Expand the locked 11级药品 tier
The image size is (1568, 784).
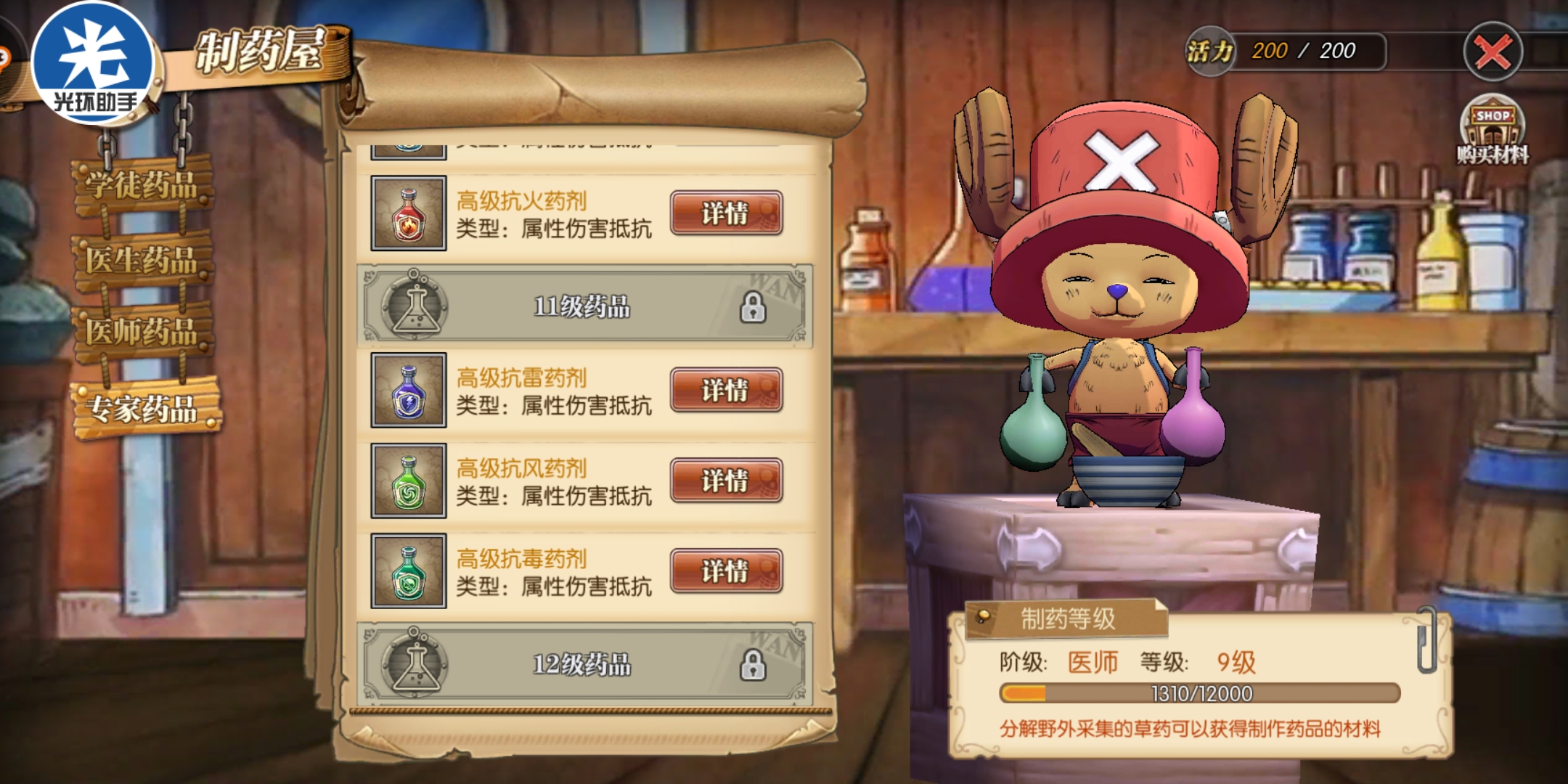pos(581,308)
